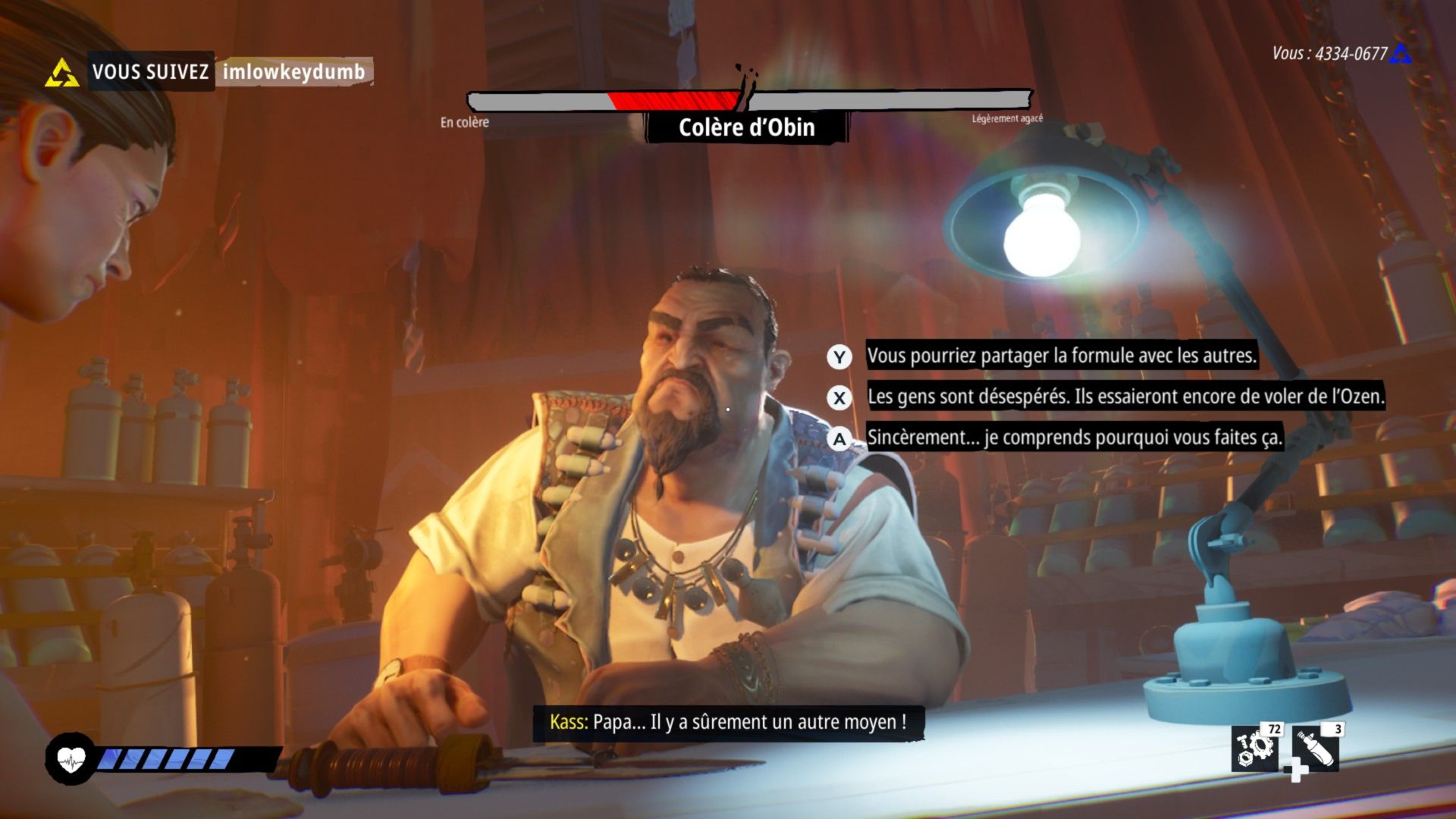Click the gears resource icon
Image resolution: width=1456 pixels, height=819 pixels.
click(1255, 748)
